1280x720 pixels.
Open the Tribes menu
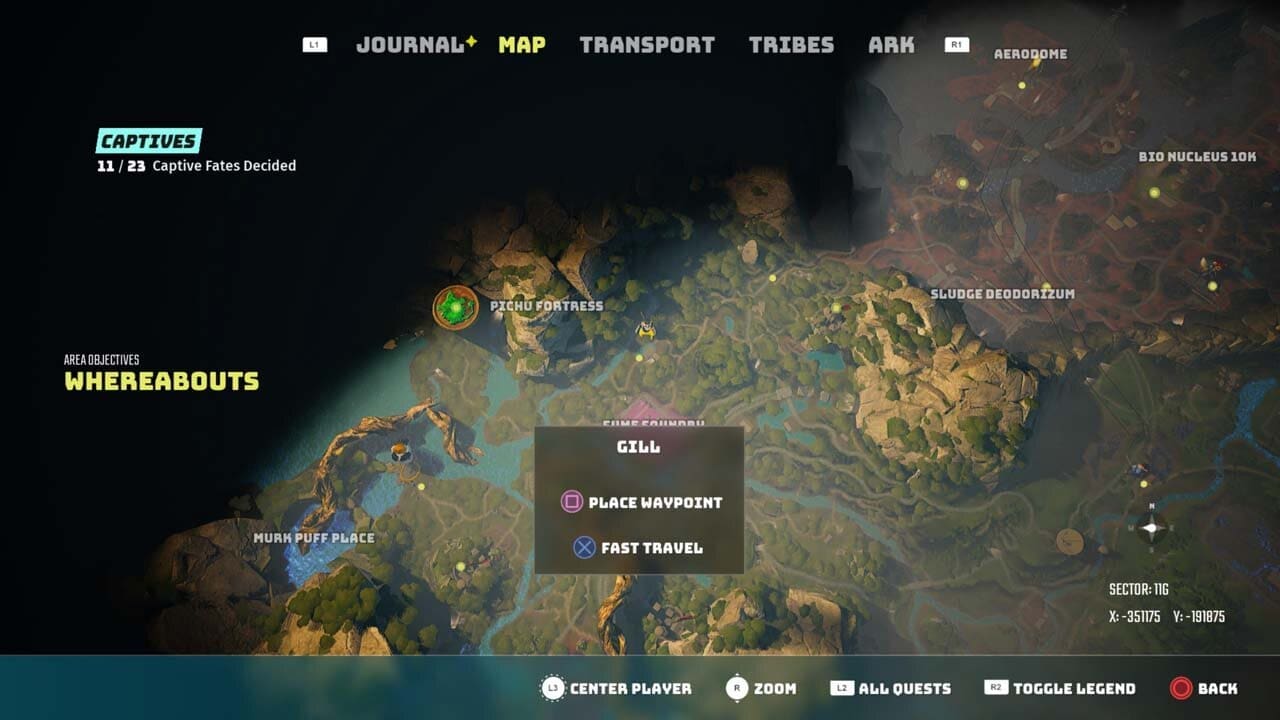pos(793,44)
